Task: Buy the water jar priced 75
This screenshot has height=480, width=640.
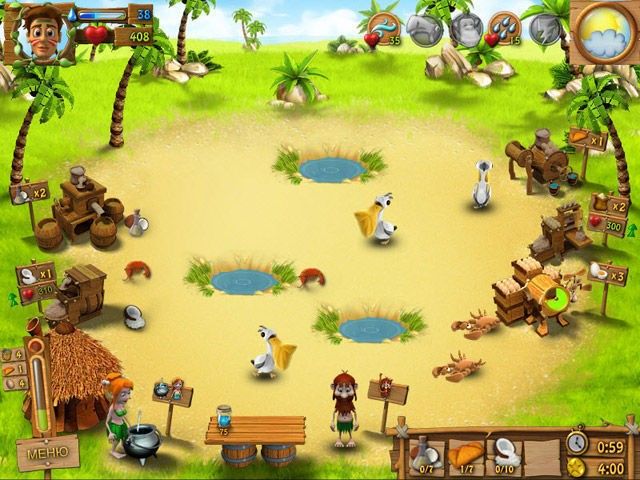Action: [x=223, y=417]
